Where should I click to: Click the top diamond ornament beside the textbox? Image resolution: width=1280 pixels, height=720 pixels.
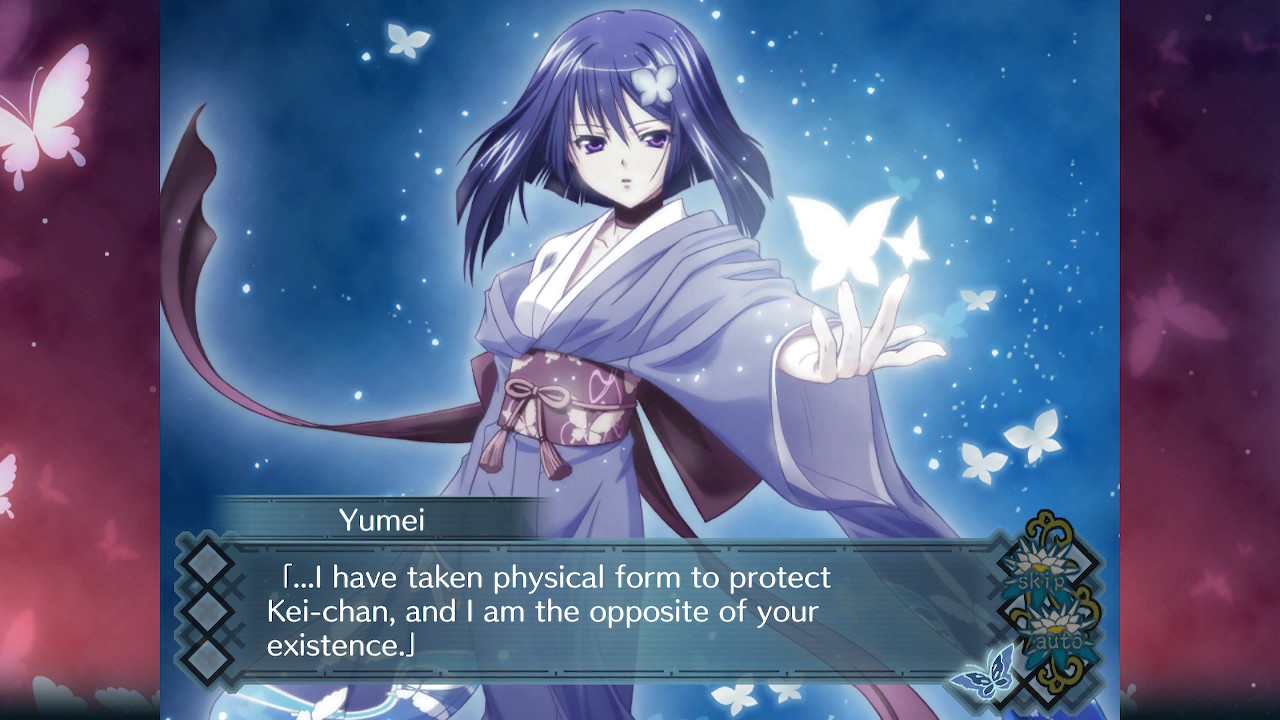click(x=207, y=563)
